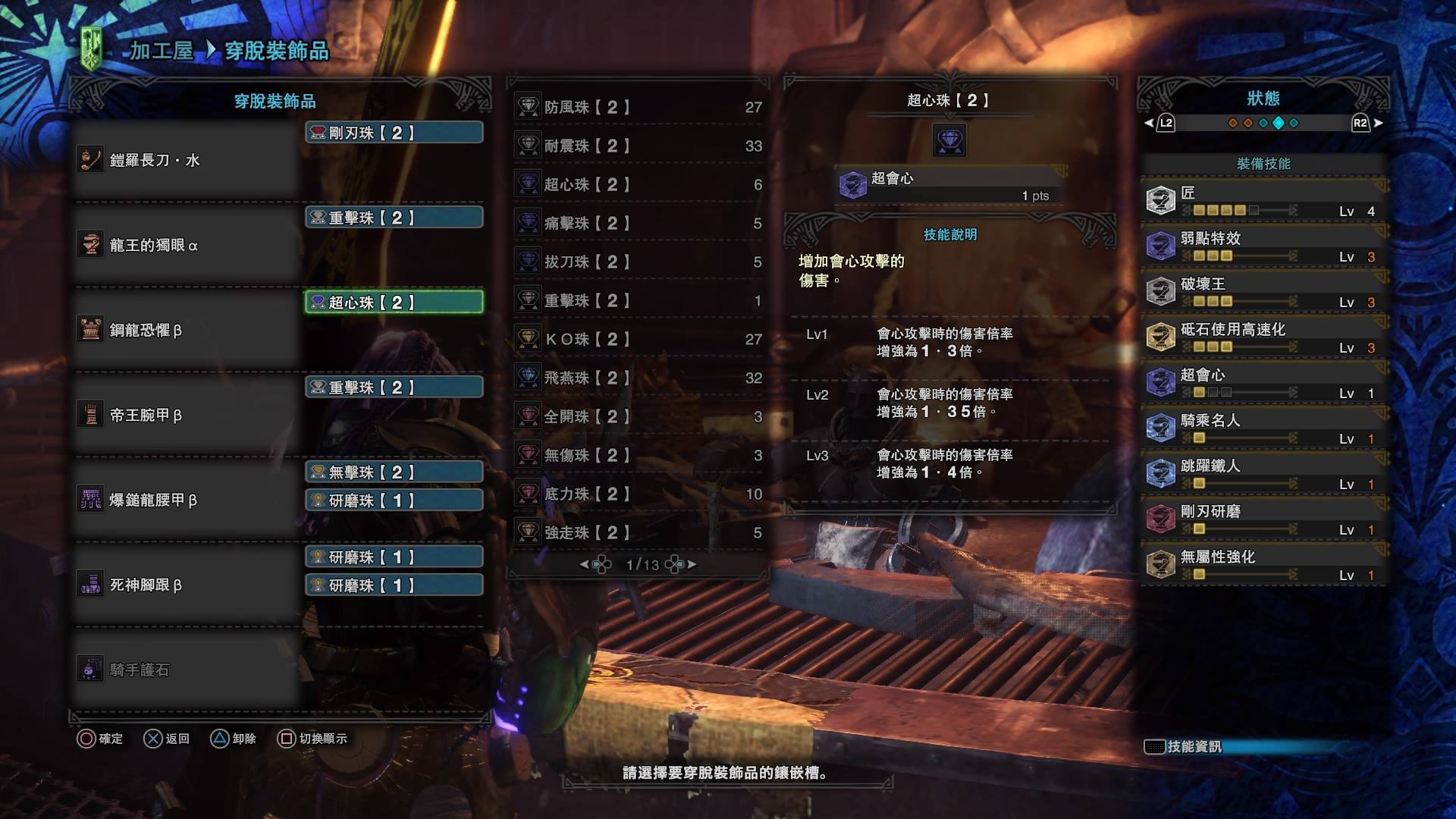Pick 耐震珠【2】 from the jewel list
The image size is (1456, 819).
coord(638,146)
